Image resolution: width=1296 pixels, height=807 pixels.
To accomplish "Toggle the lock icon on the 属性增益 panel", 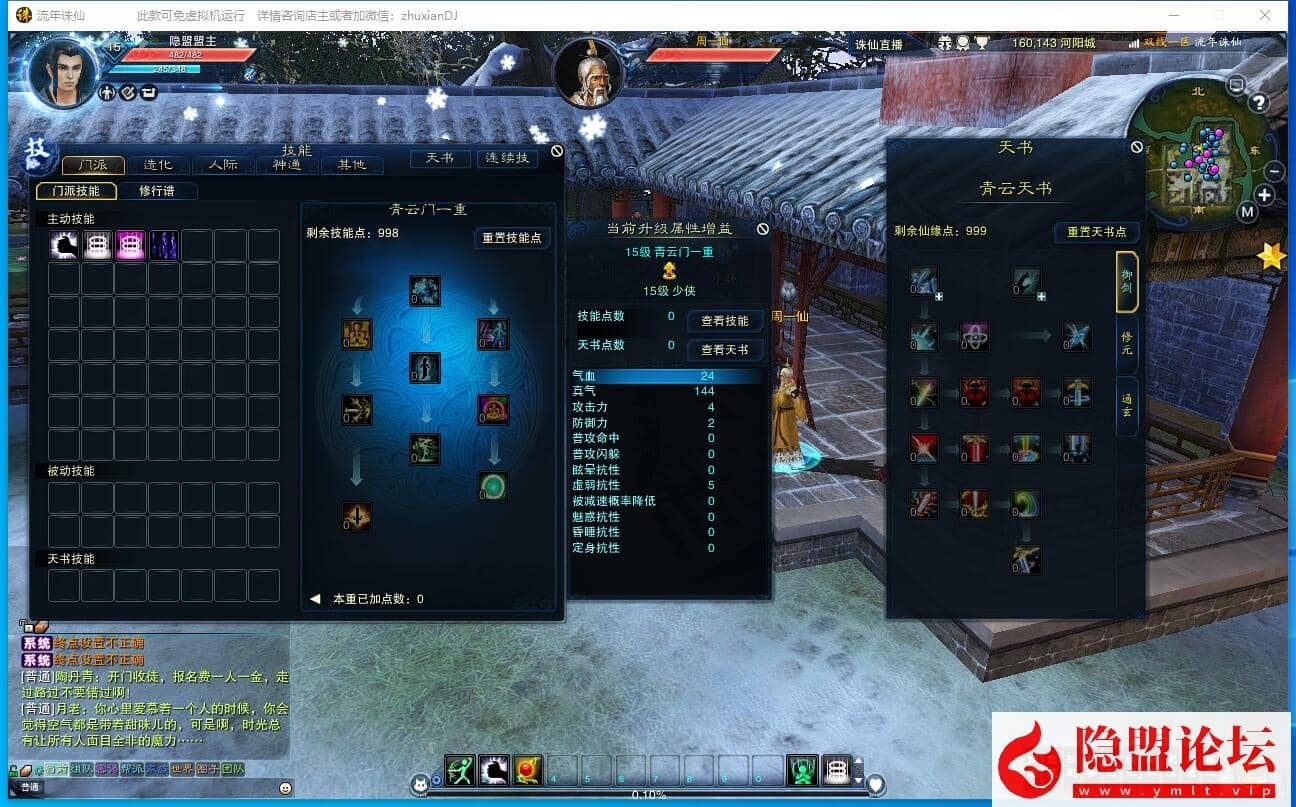I will pos(765,228).
